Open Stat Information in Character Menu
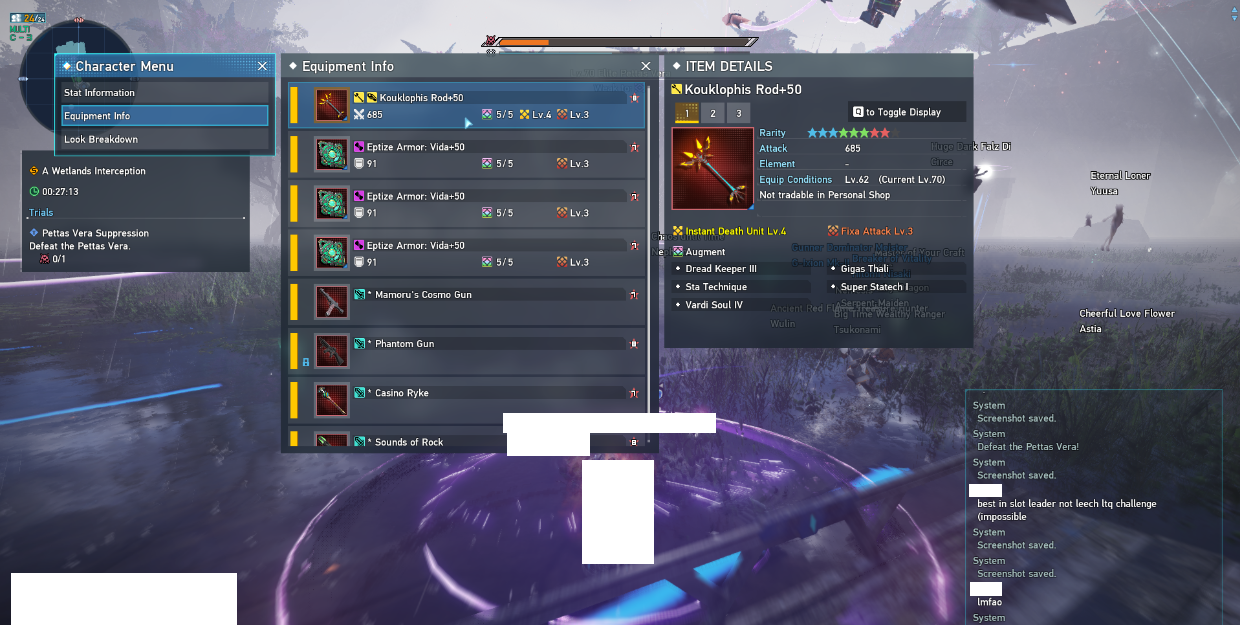 point(165,93)
